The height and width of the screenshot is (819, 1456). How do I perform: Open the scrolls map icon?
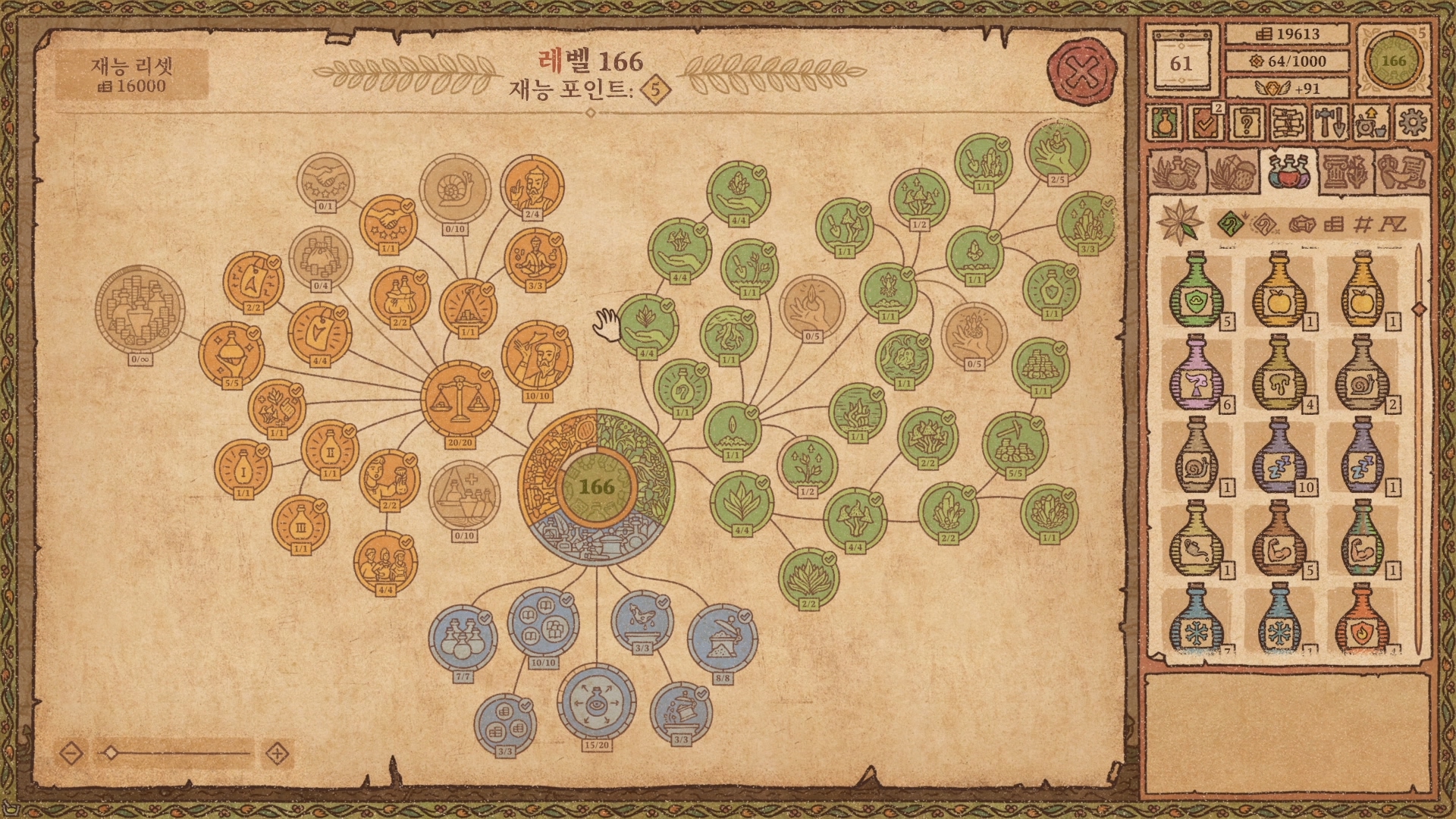pyautogui.click(x=1287, y=122)
